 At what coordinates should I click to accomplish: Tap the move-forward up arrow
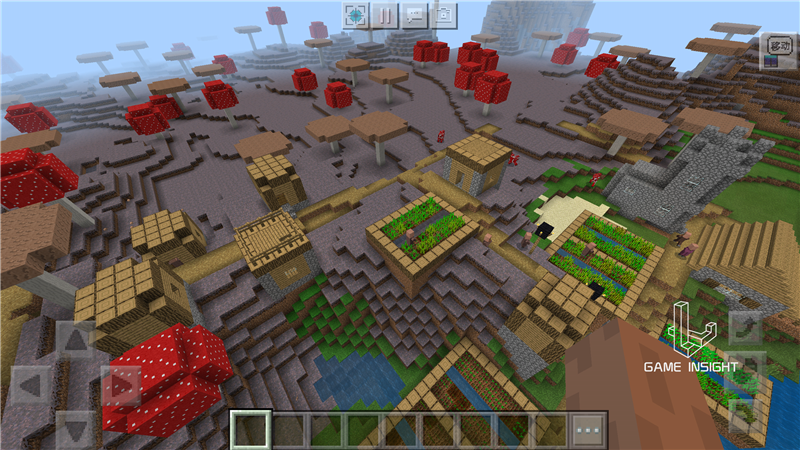coord(76,340)
